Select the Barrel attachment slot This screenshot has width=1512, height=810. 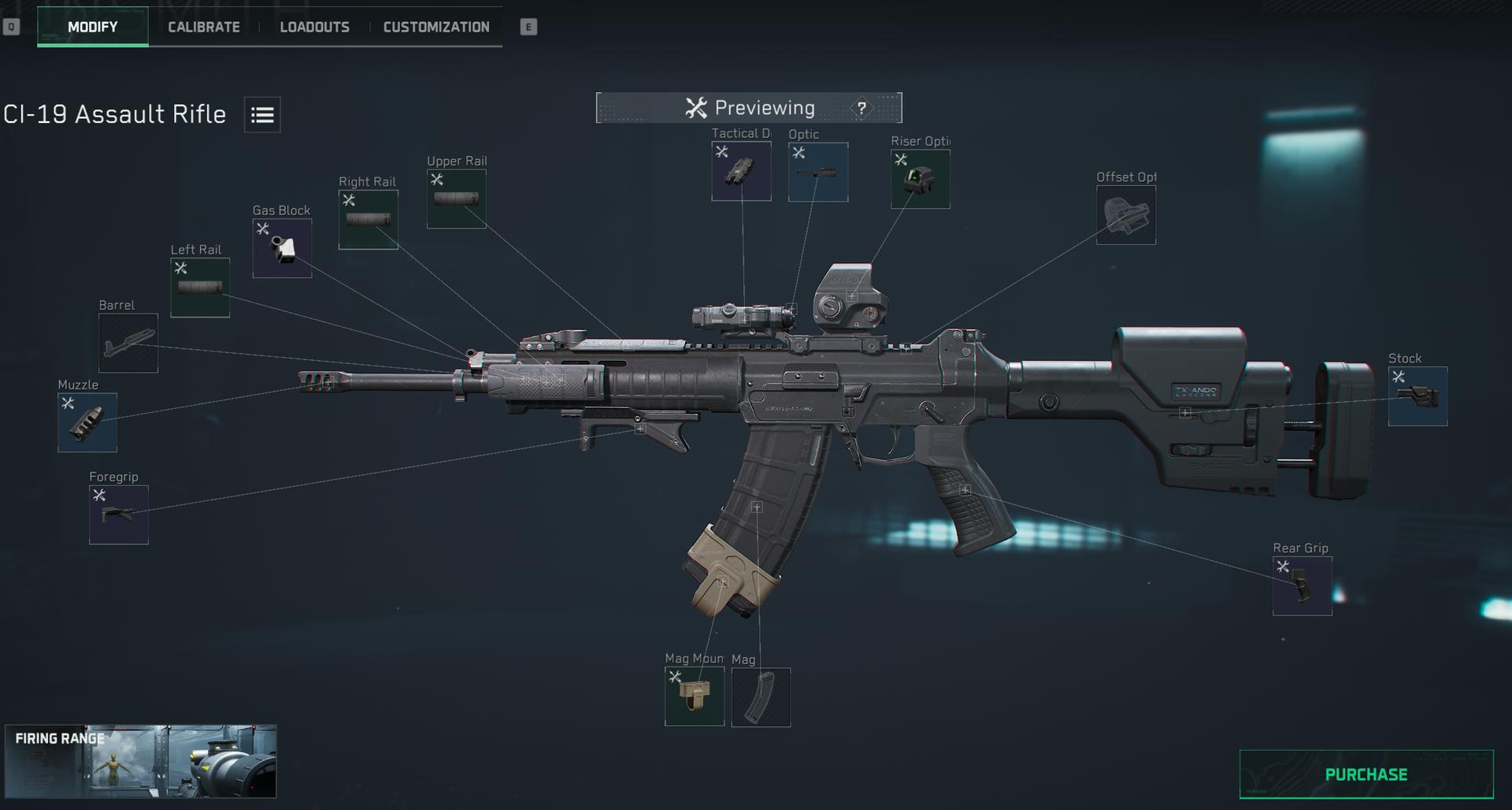coord(128,342)
